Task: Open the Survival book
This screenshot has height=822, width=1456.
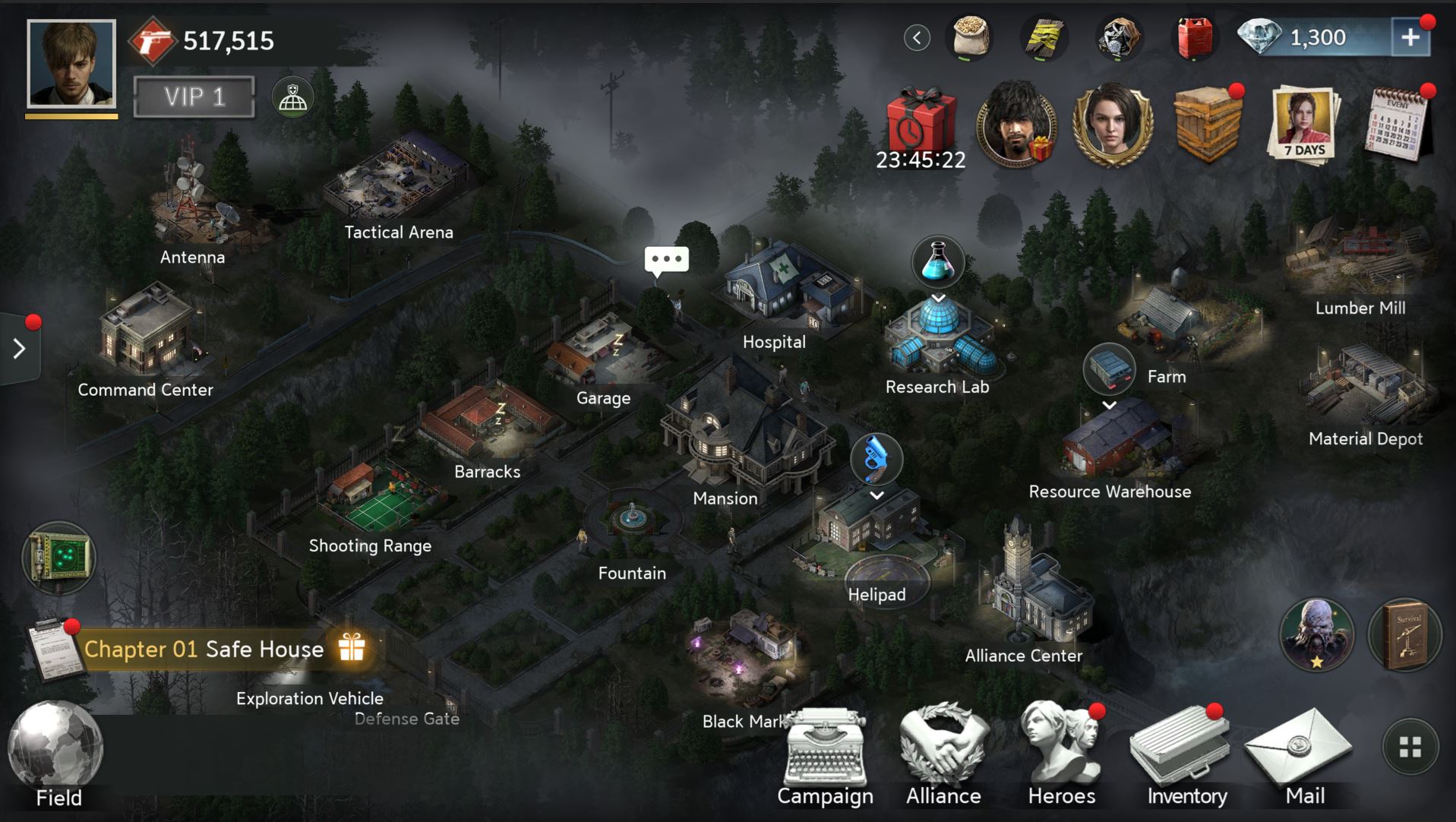Action: click(1404, 635)
